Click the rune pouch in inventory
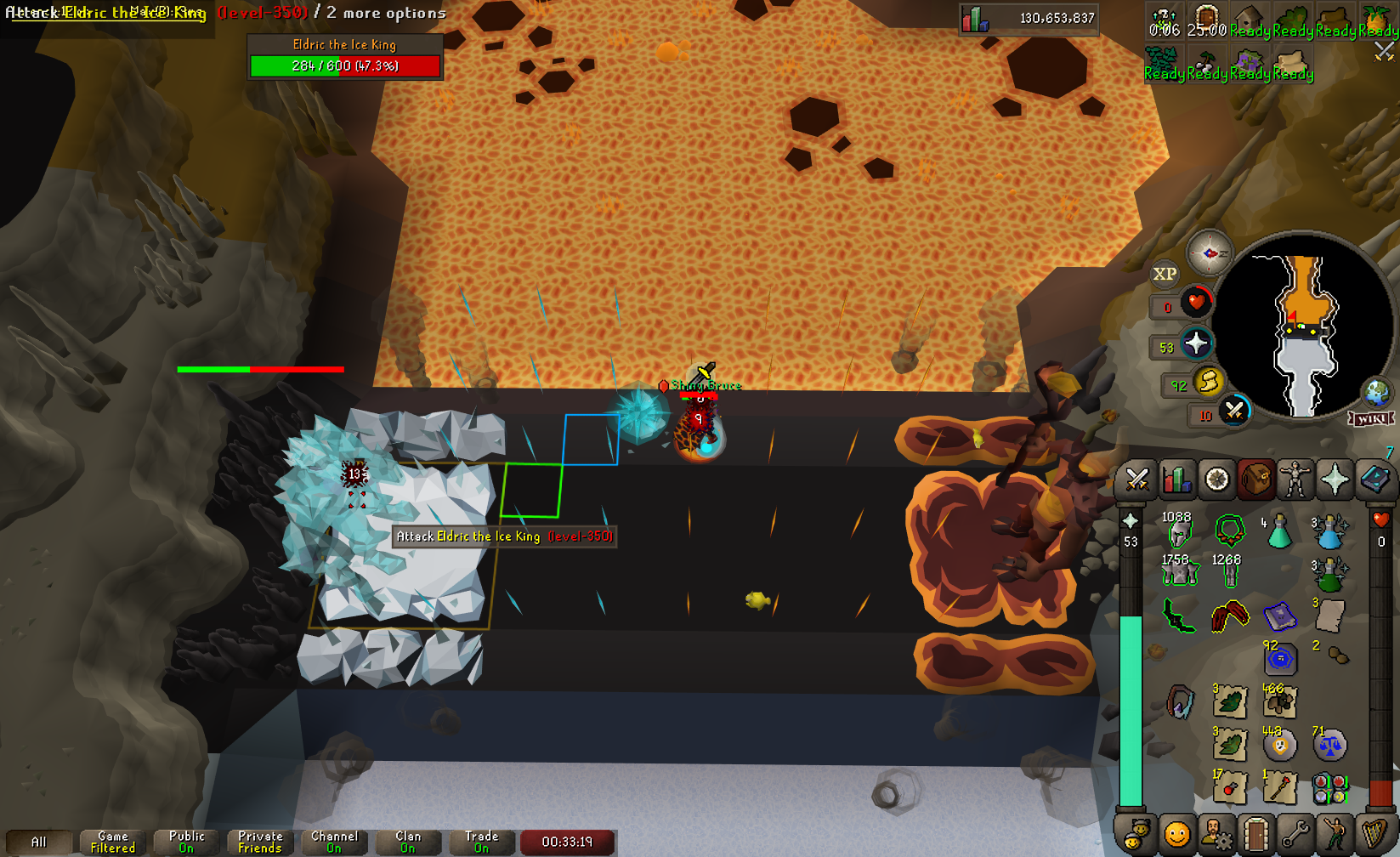 pyautogui.click(x=1329, y=788)
